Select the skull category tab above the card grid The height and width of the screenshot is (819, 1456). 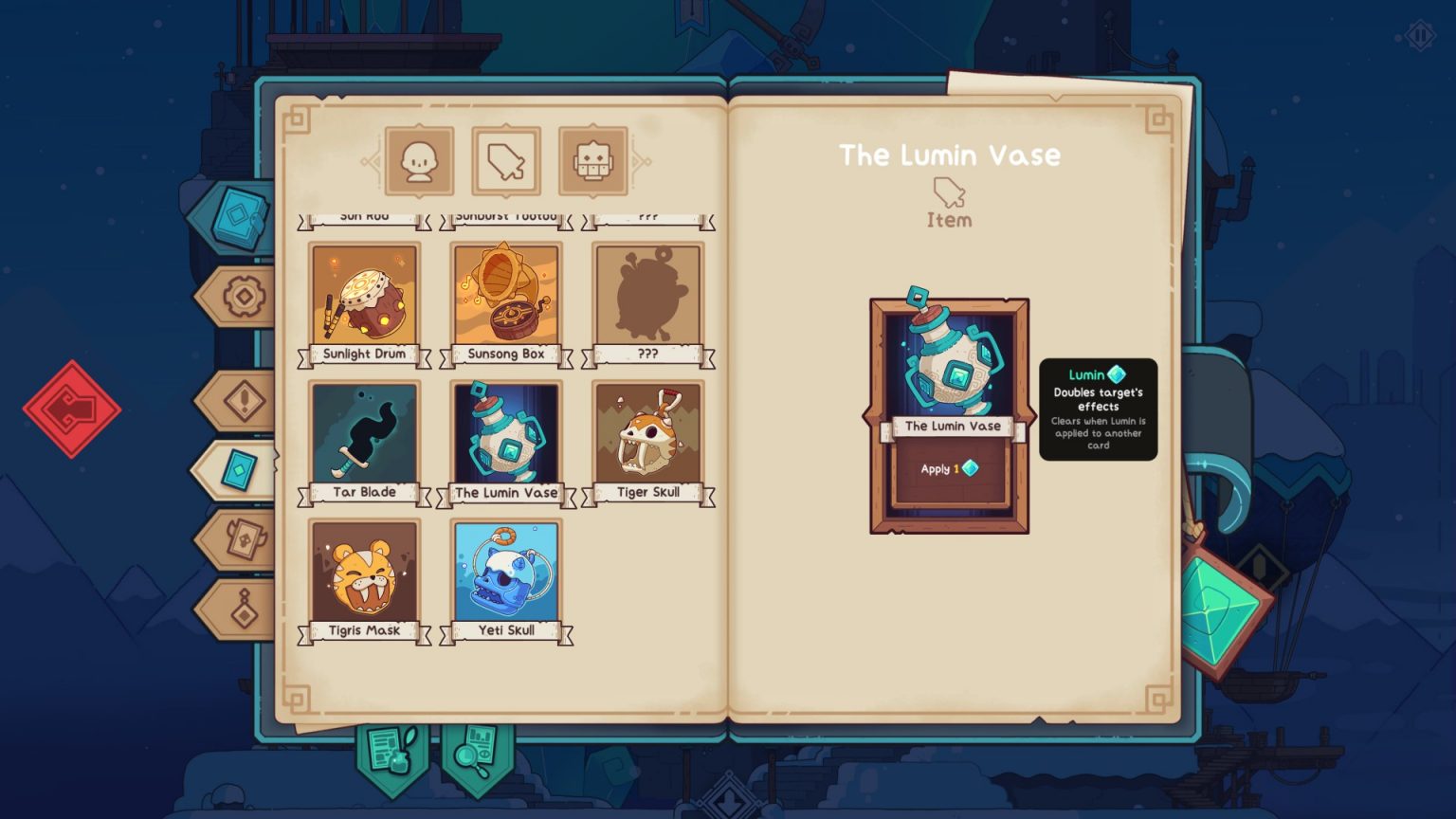coord(418,160)
